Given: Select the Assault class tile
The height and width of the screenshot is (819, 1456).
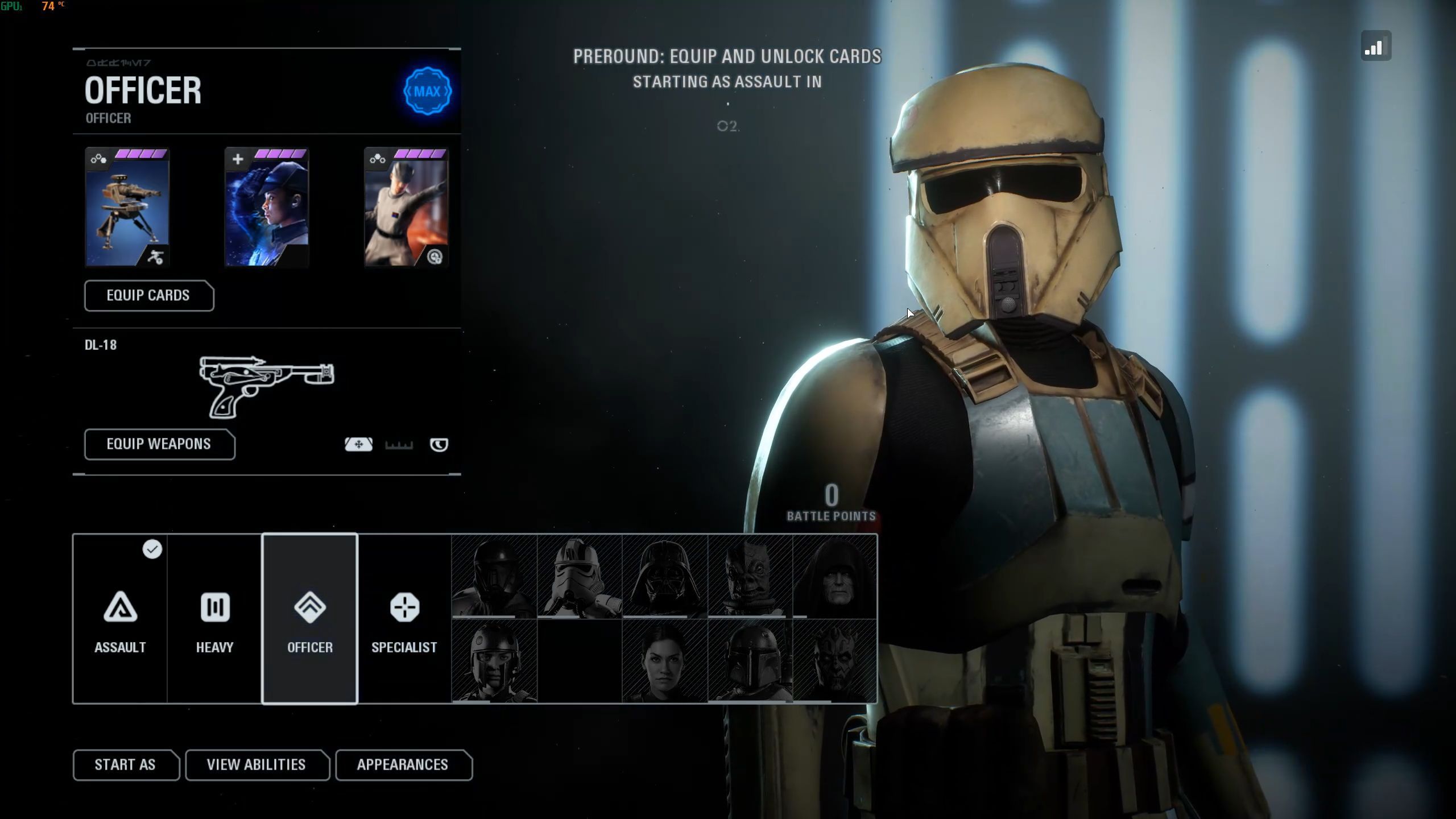Looking at the screenshot, I should click(x=120, y=619).
